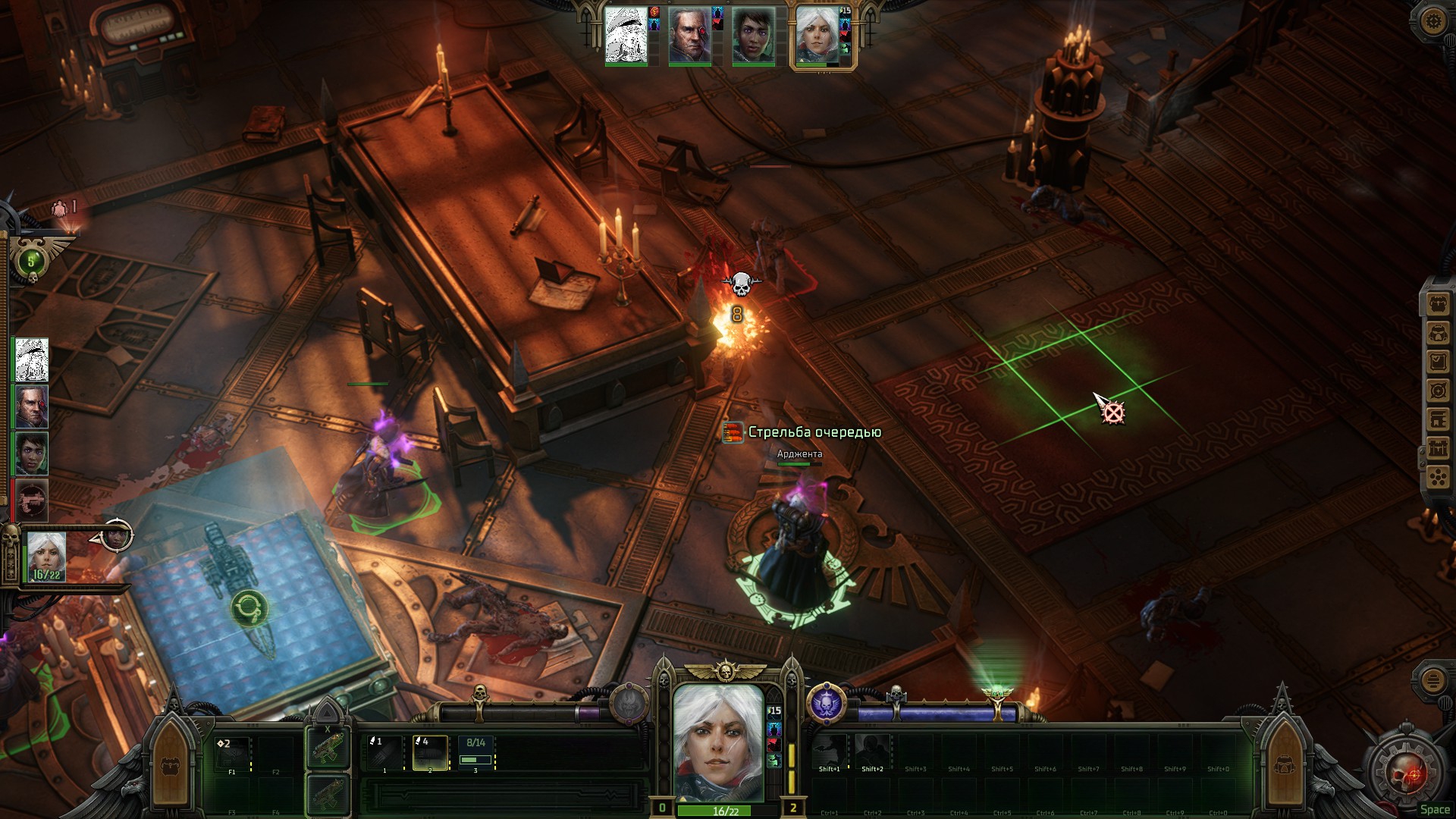This screenshot has width=1456, height=819.
Task: Activate the burst fire ability costing 4
Action: pyautogui.click(x=430, y=752)
